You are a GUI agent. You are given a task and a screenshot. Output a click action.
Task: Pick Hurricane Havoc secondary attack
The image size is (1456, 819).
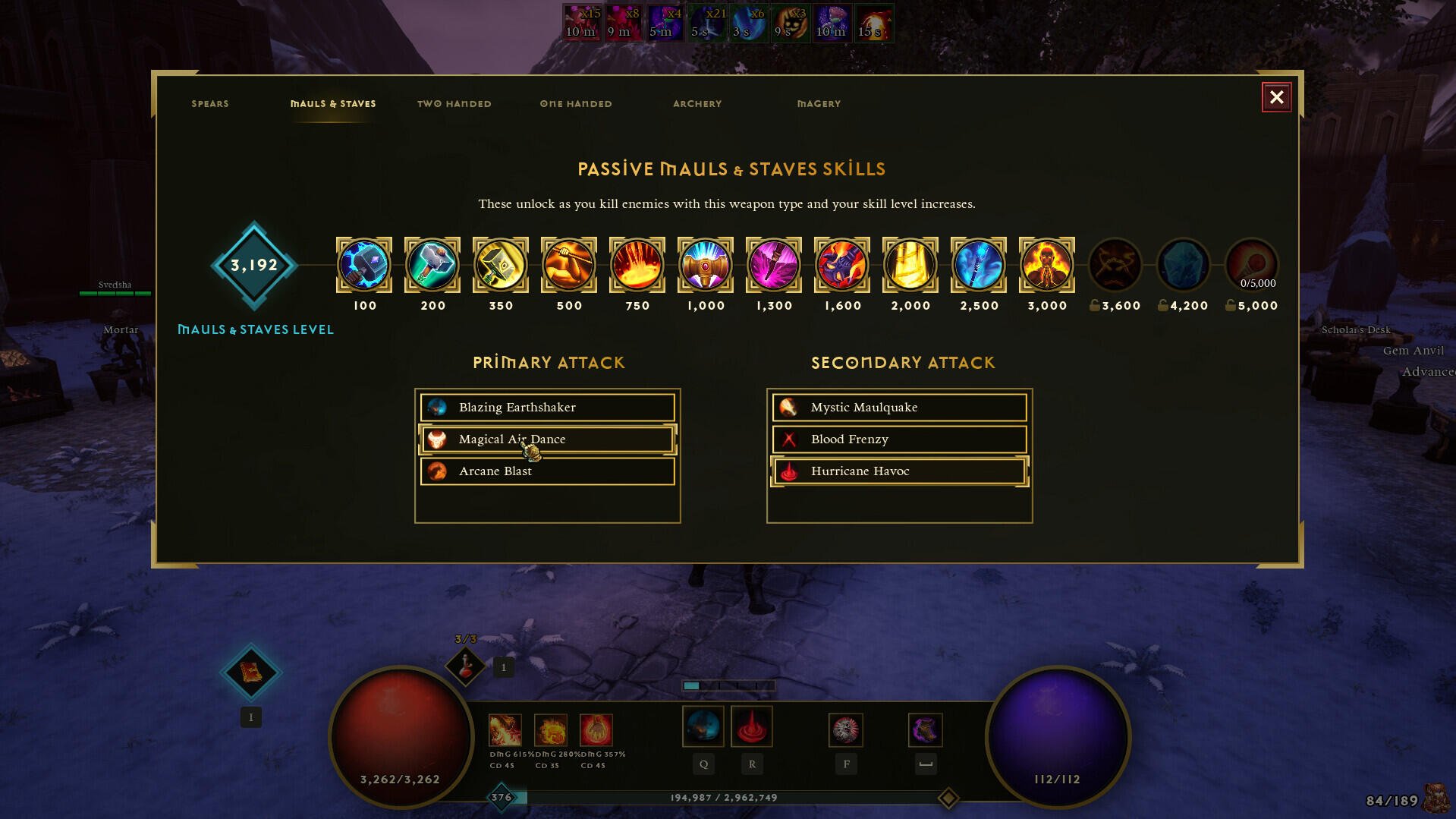pyautogui.click(x=898, y=471)
